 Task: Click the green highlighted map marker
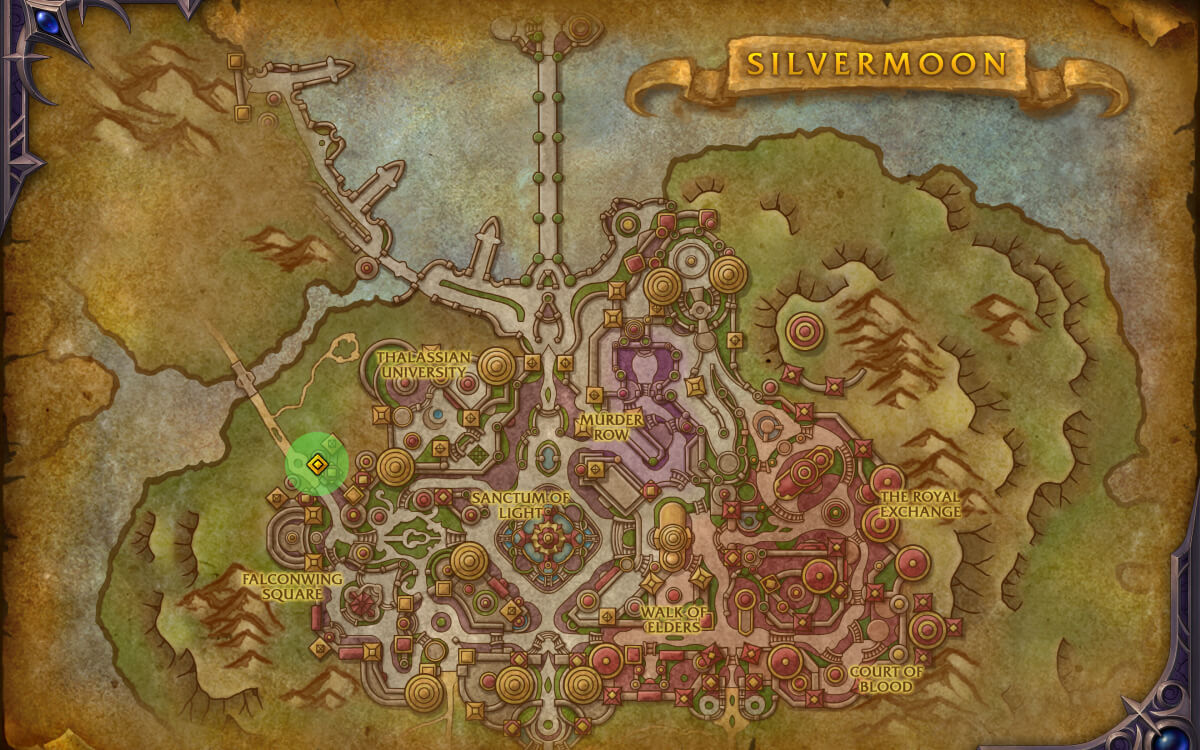(317, 464)
